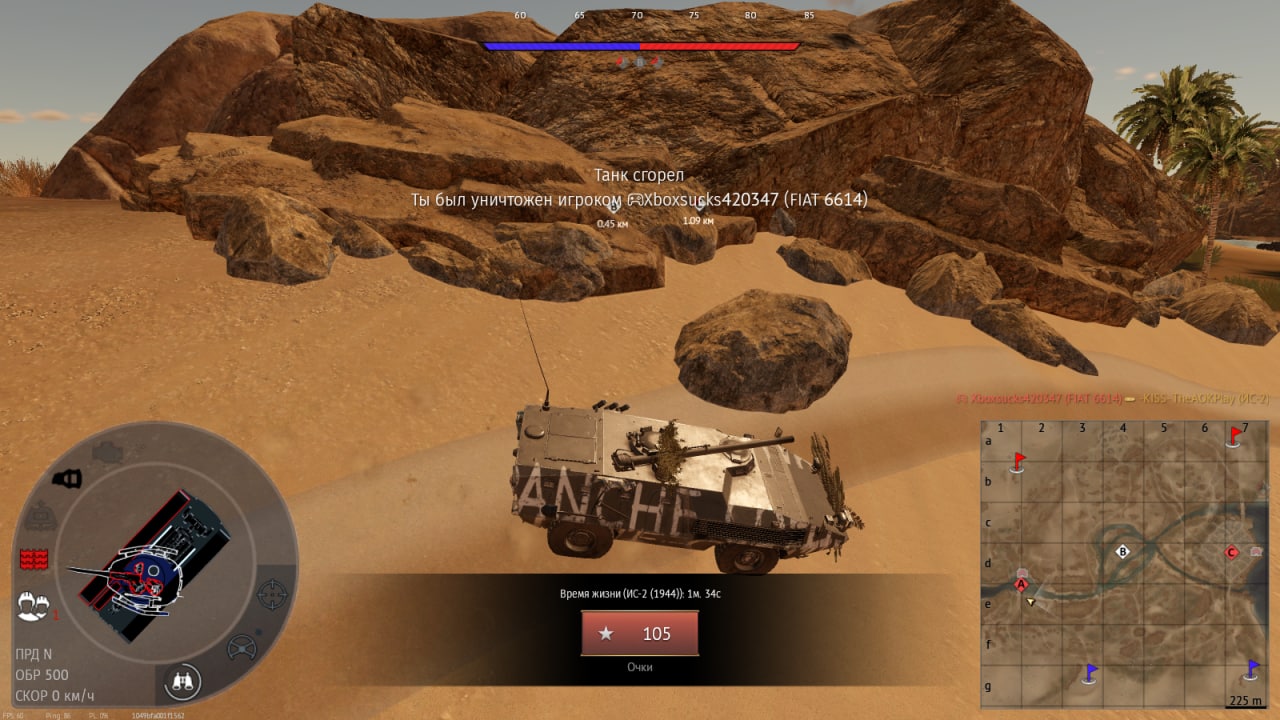The height and width of the screenshot is (720, 1280).
Task: Open the tactical minimap
Action: tap(1124, 563)
